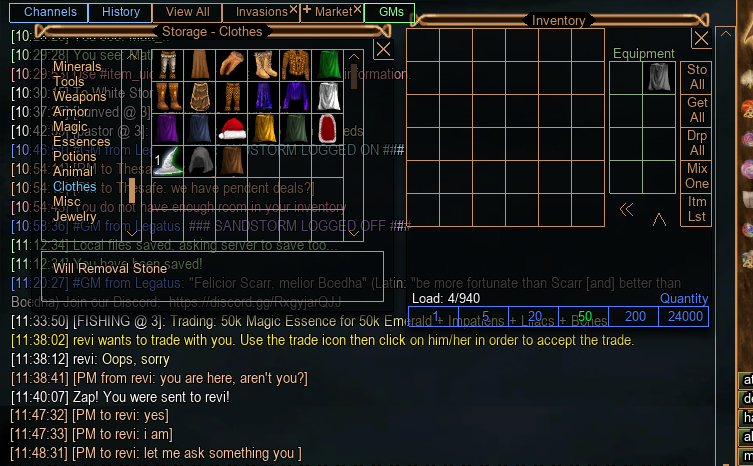This screenshot has width=753, height=466.
Task: Click the Sto All button
Action: tap(697, 78)
